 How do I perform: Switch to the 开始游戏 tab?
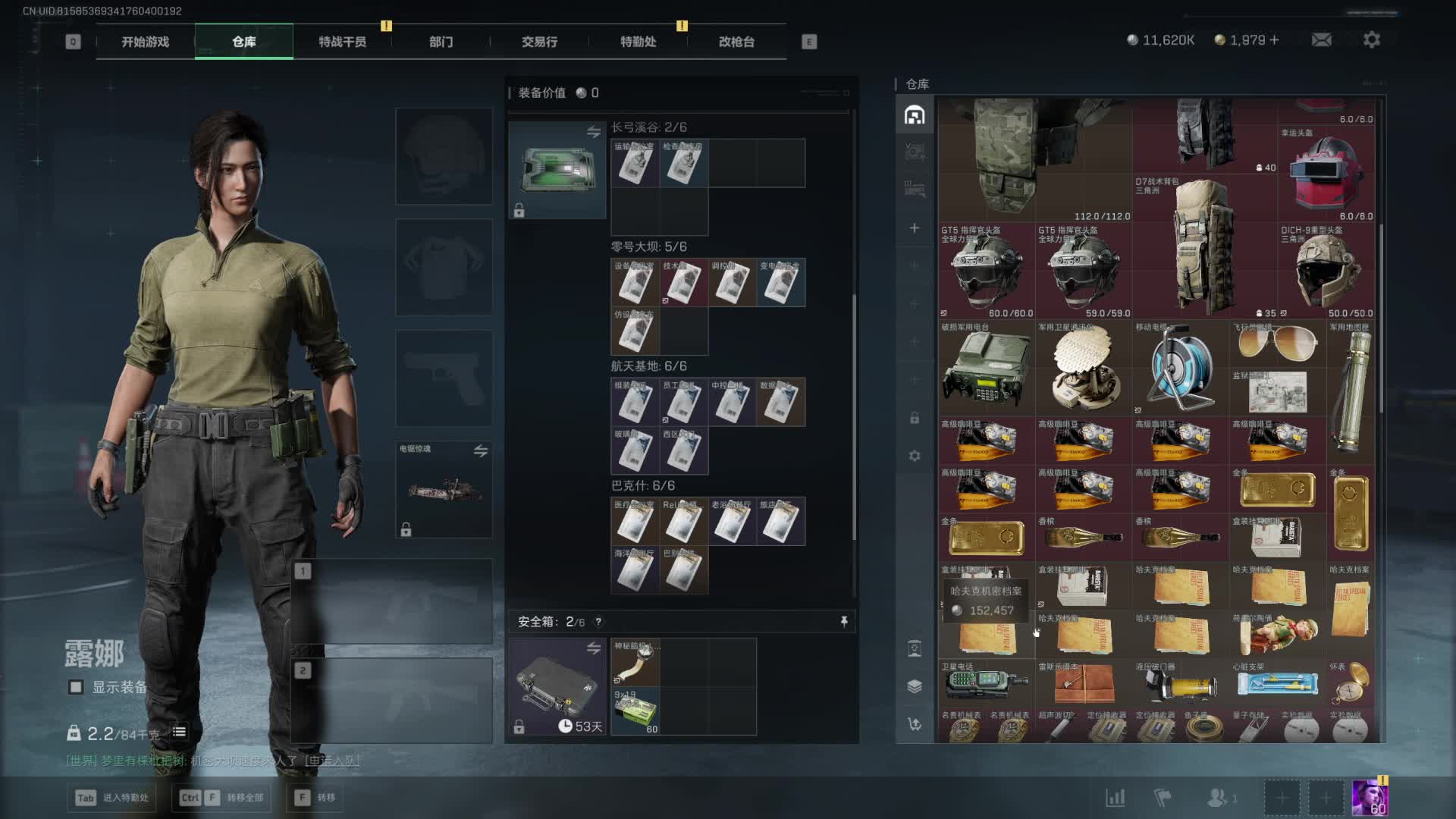(145, 42)
